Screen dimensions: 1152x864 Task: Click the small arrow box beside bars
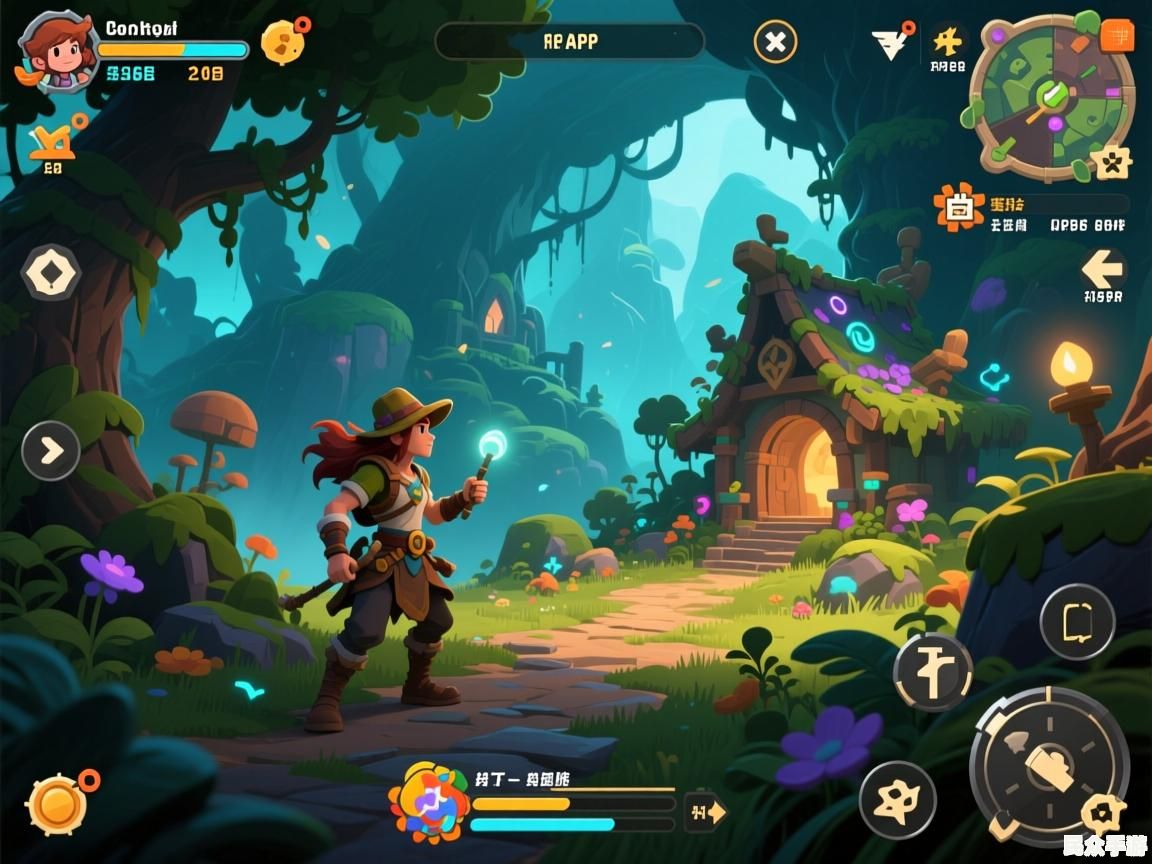(705, 812)
